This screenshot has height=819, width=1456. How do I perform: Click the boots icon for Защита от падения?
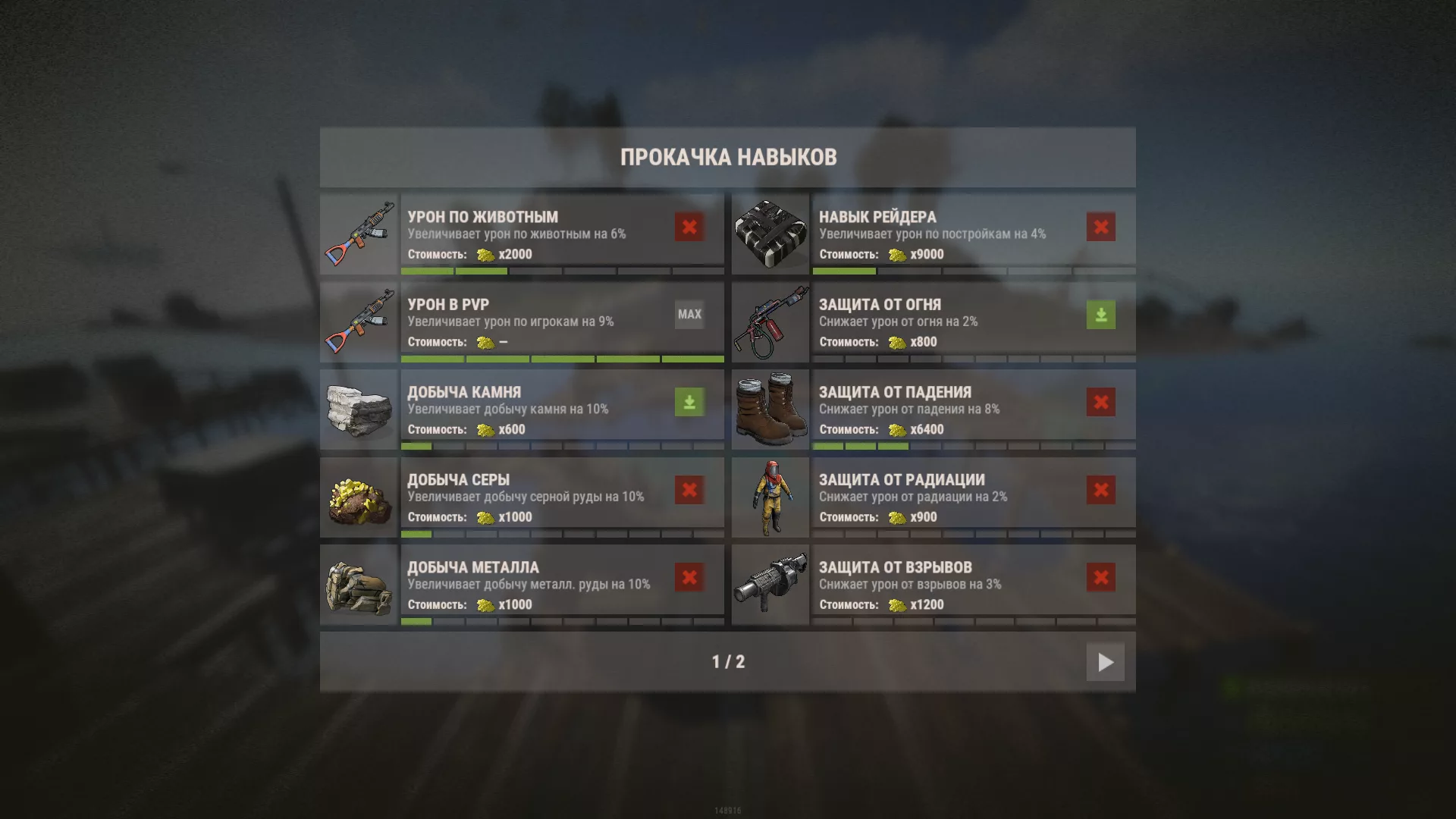tap(770, 407)
